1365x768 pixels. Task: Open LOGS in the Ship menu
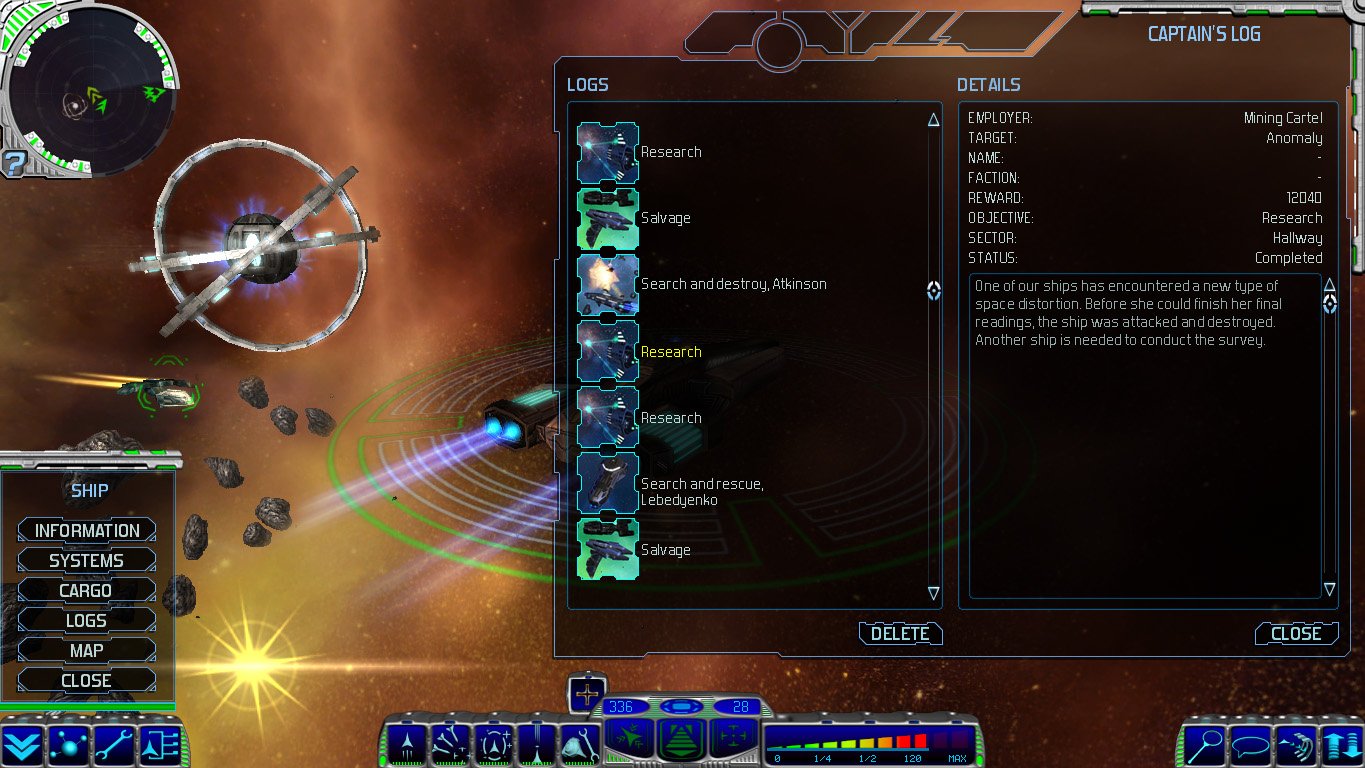click(86, 619)
